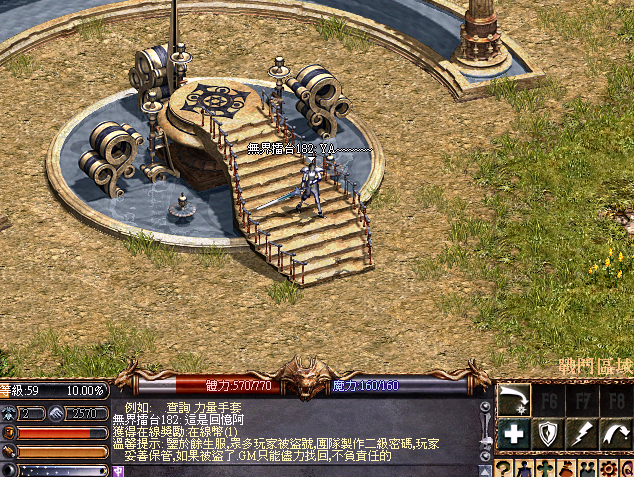The height and width of the screenshot is (477, 634).
Task: Activate the shield defense skill
Action: [x=547, y=433]
